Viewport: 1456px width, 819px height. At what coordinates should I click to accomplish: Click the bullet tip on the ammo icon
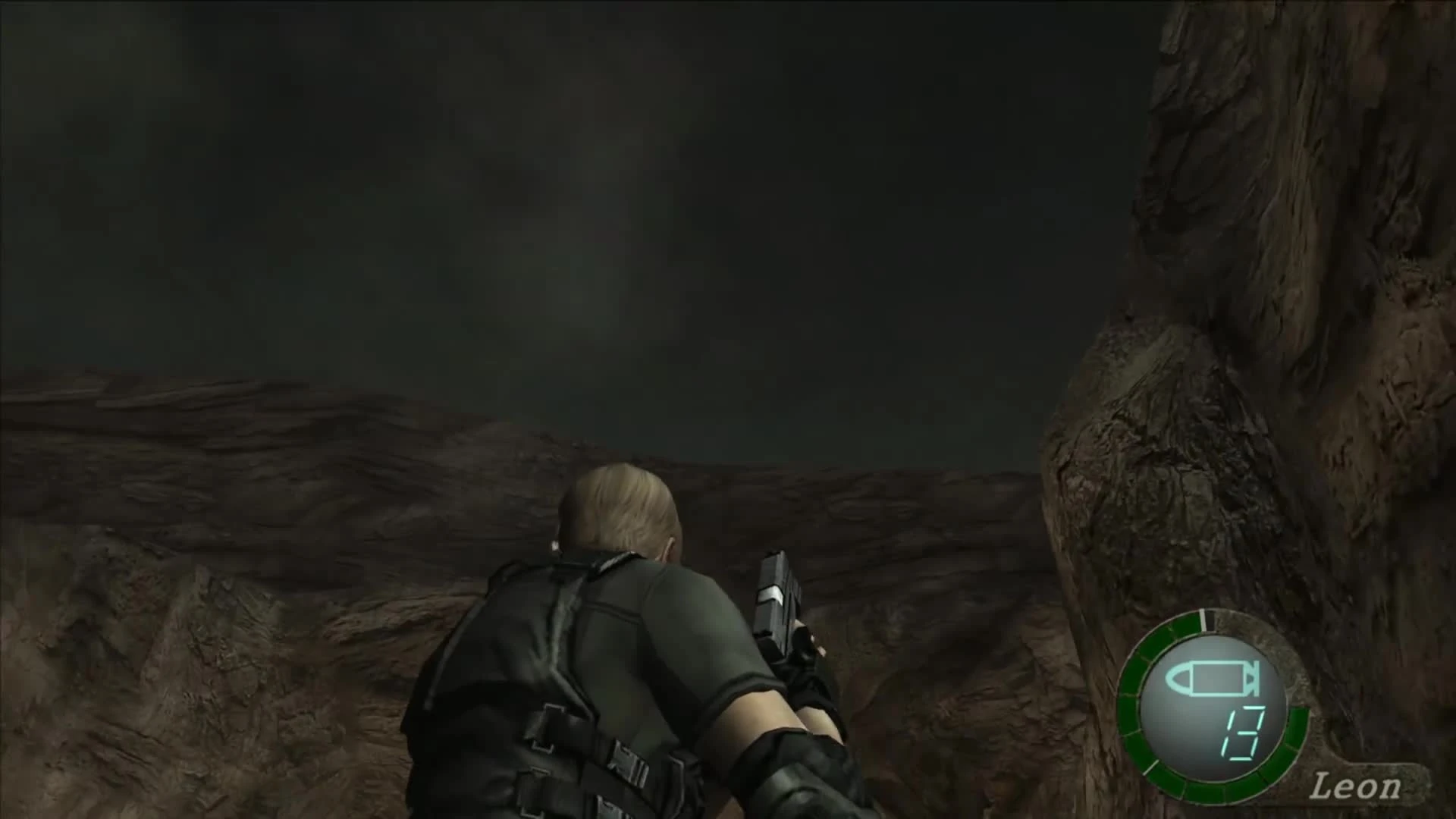pyautogui.click(x=1177, y=677)
